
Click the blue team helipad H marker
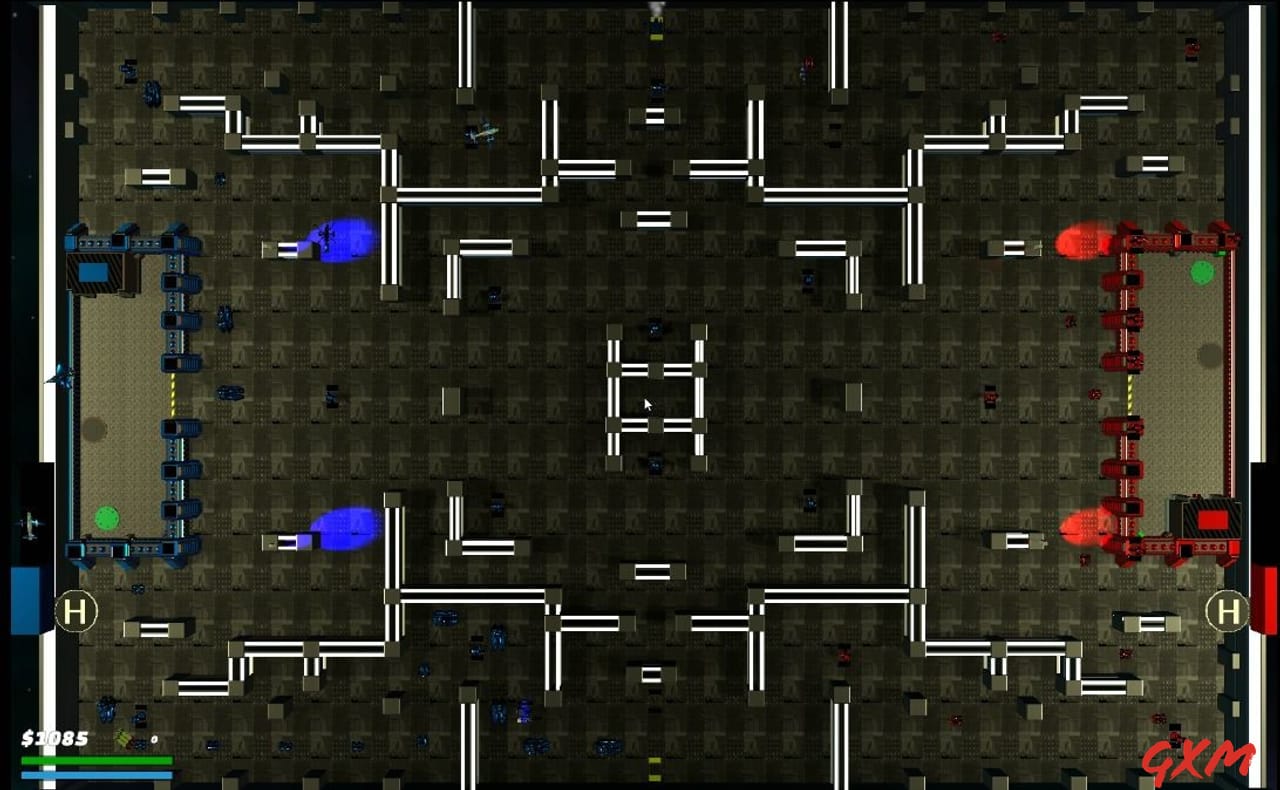point(75,608)
